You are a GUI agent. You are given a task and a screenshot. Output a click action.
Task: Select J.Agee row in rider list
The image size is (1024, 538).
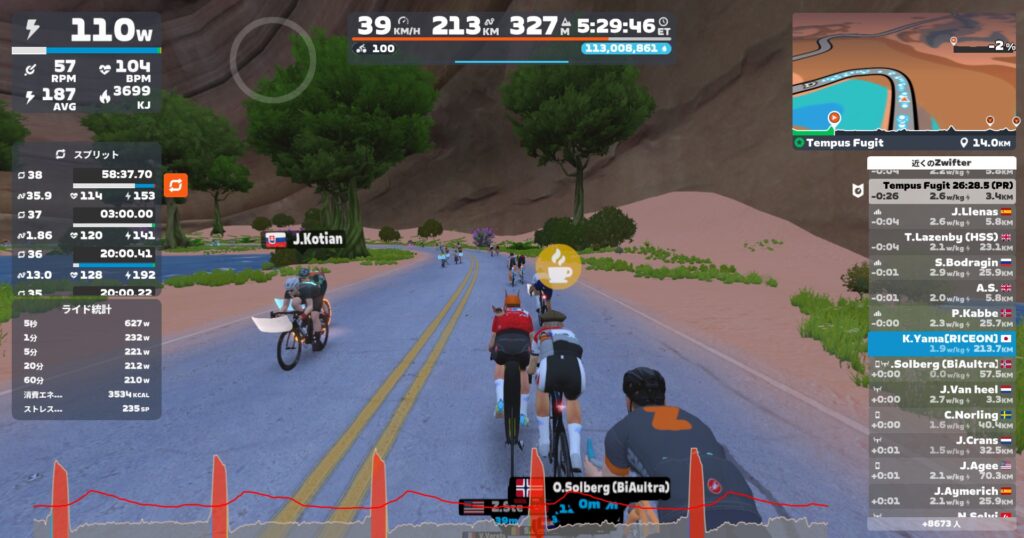coord(941,470)
